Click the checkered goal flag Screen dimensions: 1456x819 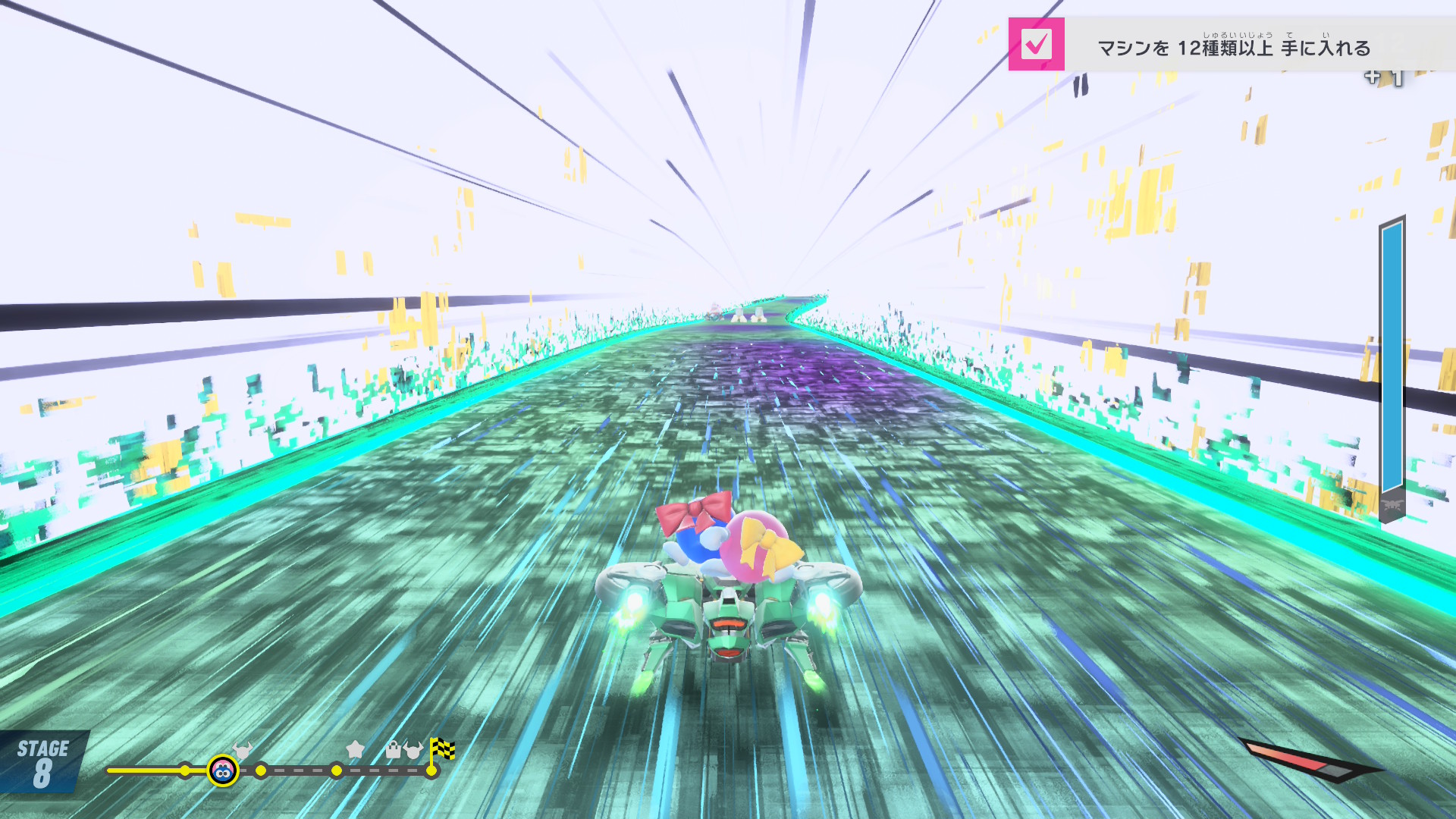pyautogui.click(x=442, y=749)
